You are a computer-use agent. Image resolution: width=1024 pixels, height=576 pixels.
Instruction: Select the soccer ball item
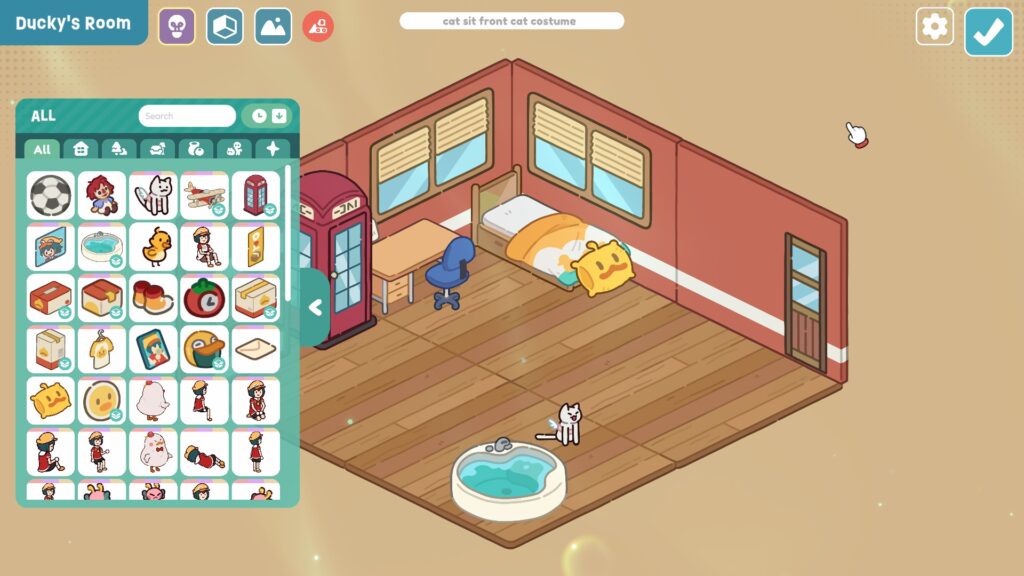pos(50,195)
